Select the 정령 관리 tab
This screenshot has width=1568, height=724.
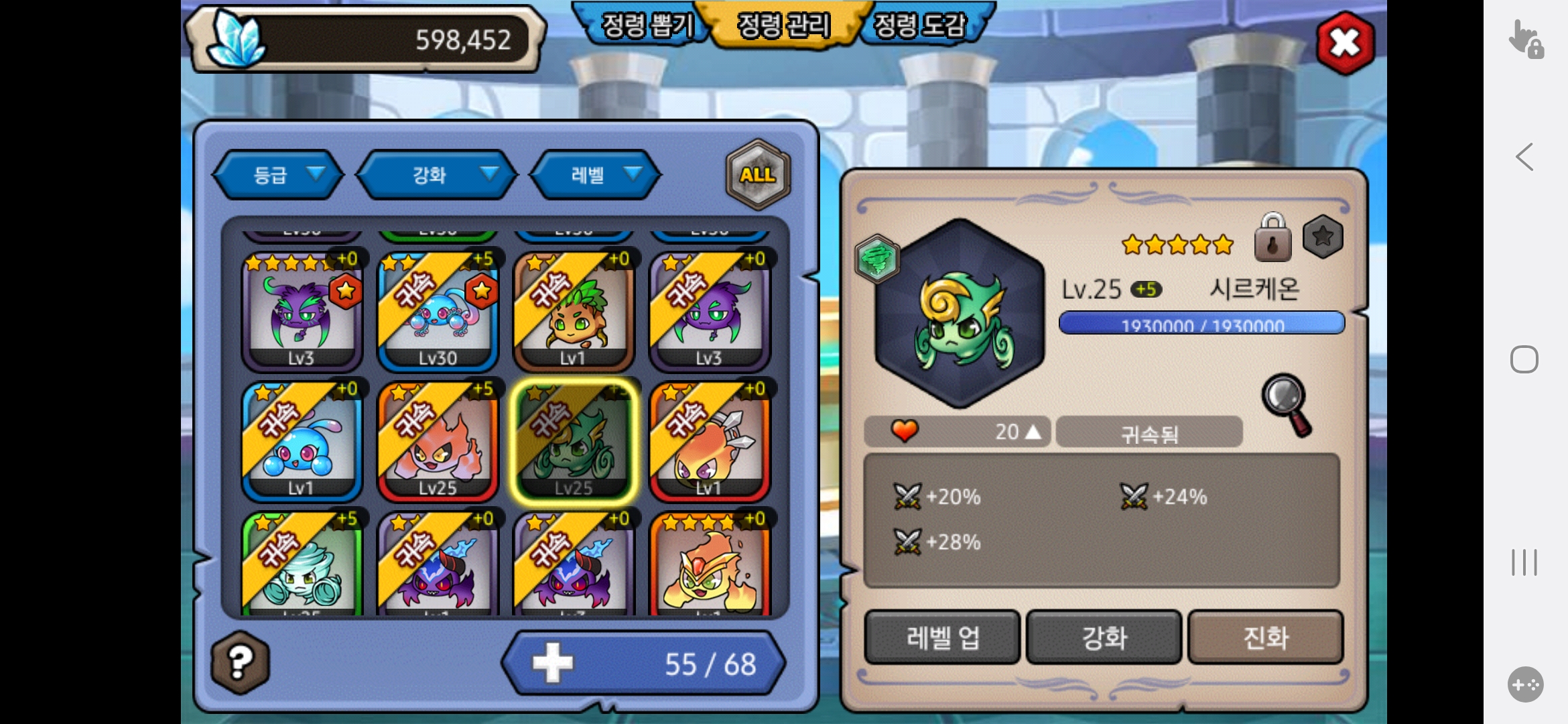tap(783, 25)
